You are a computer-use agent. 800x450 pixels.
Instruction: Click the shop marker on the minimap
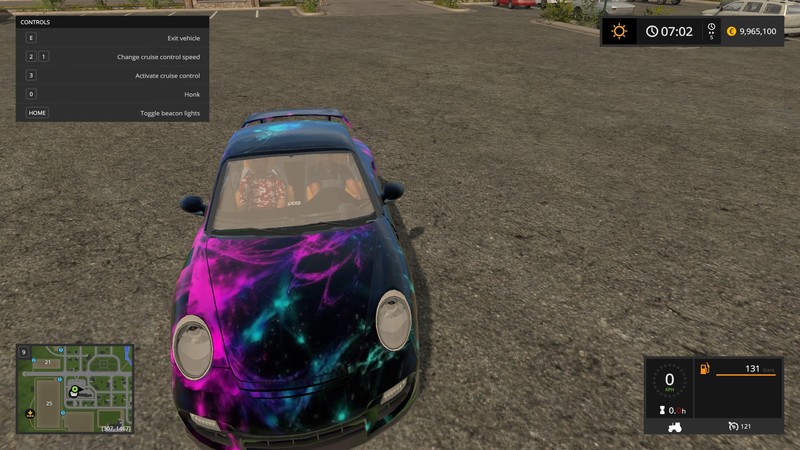(x=29, y=412)
